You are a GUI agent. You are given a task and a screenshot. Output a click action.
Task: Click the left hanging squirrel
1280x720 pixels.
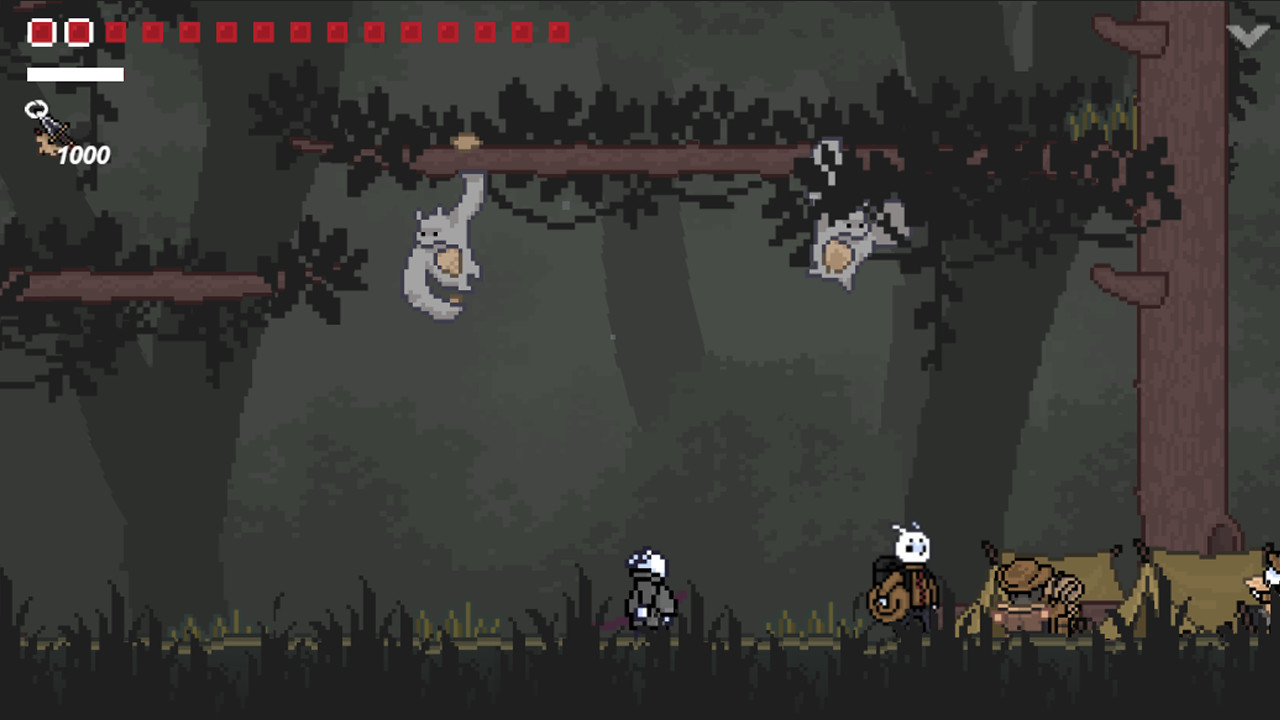[x=445, y=250]
